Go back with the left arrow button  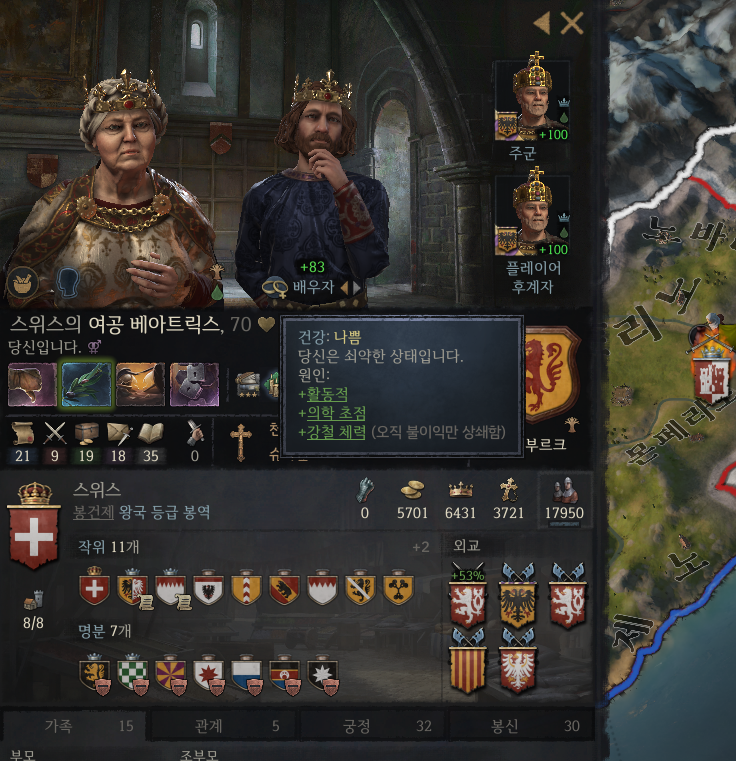click(x=542, y=23)
